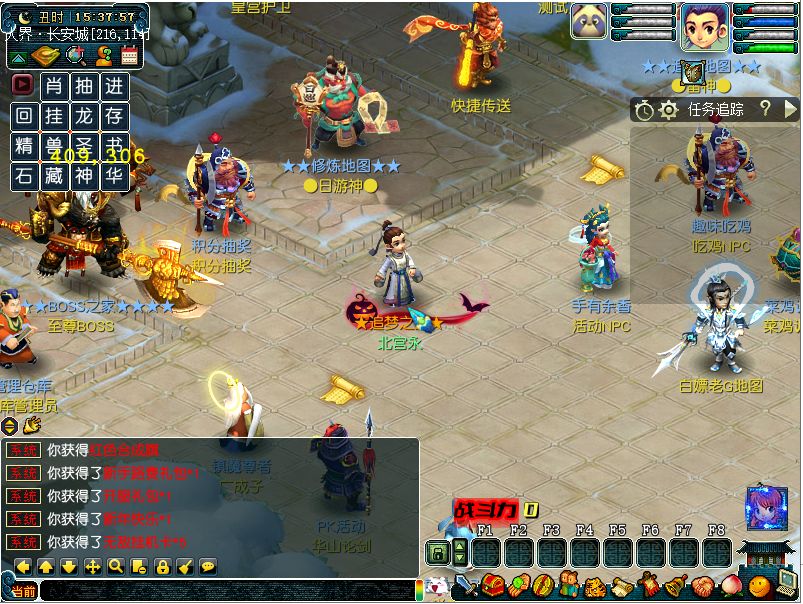Click the player character portrait
This screenshot has height=604, width=803.
(704, 26)
